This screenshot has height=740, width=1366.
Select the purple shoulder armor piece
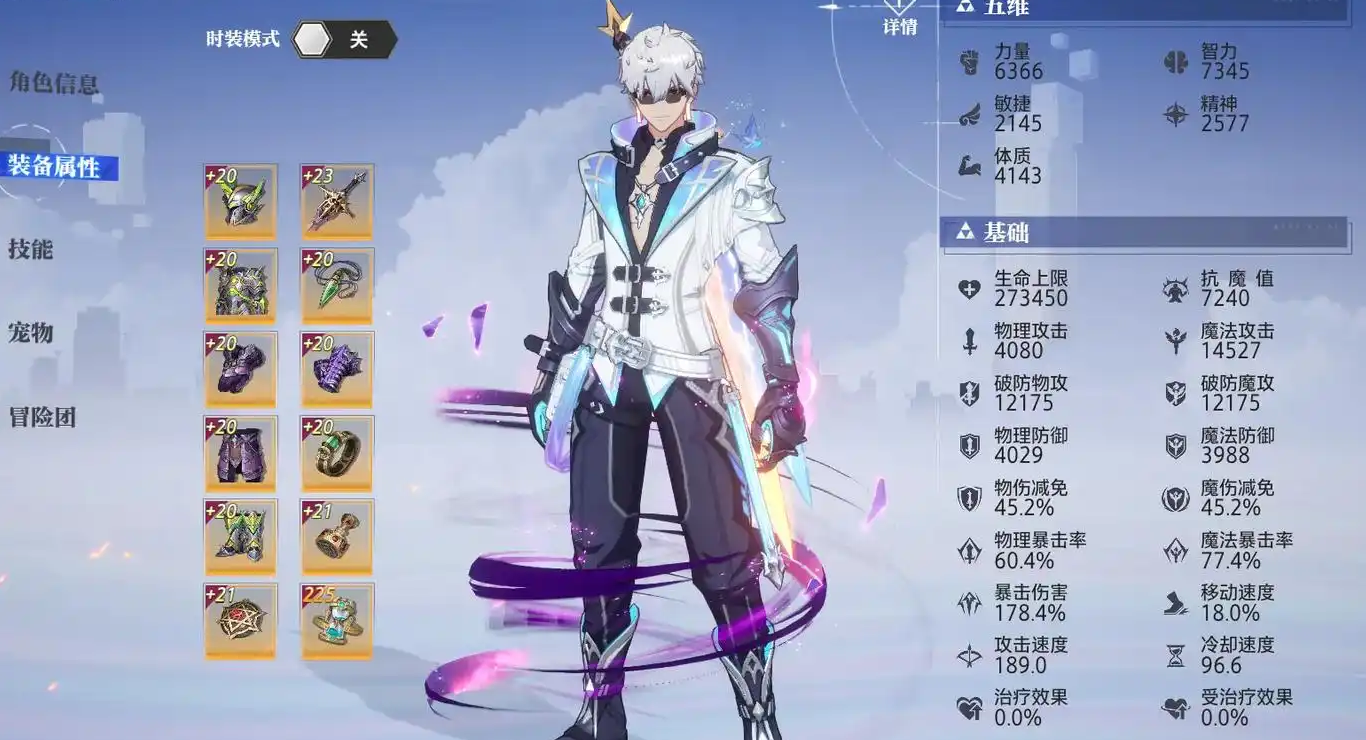coord(241,369)
